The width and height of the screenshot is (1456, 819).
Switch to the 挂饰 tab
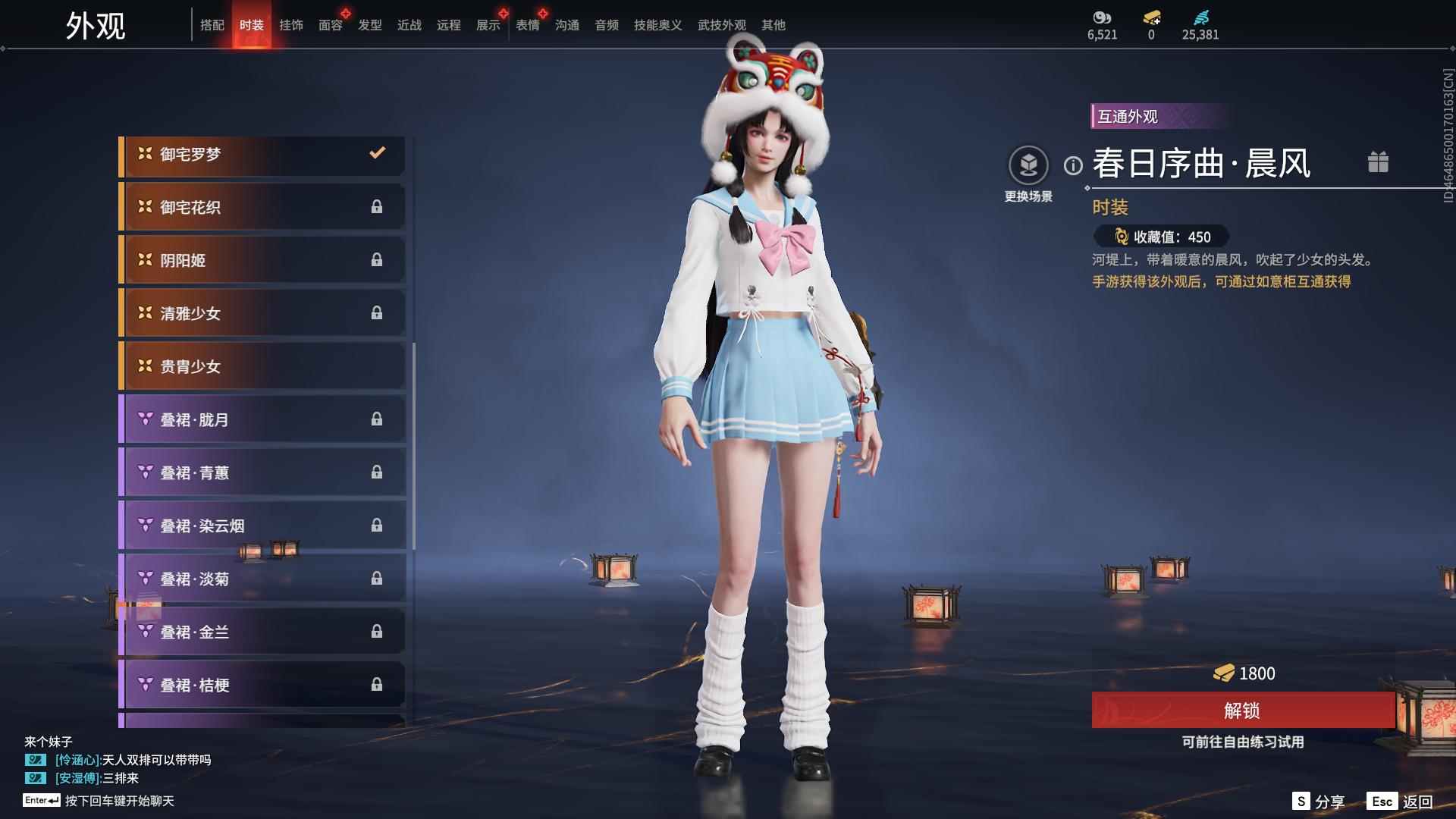(291, 25)
